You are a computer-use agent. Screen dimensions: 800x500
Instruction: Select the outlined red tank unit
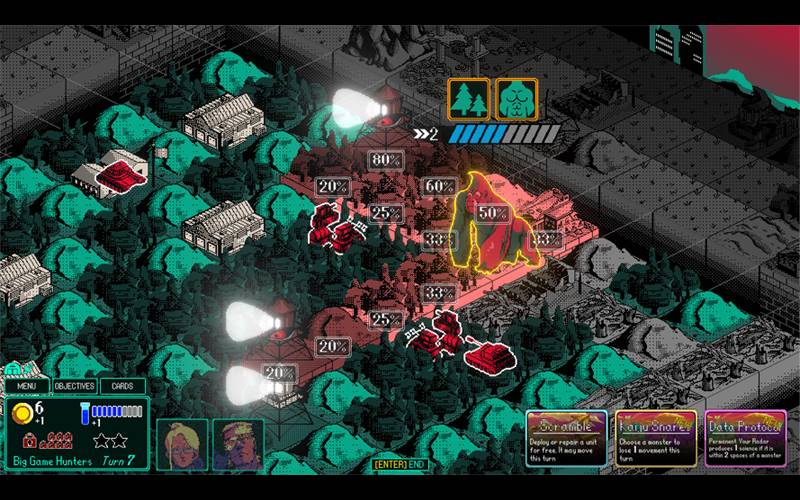point(488,354)
